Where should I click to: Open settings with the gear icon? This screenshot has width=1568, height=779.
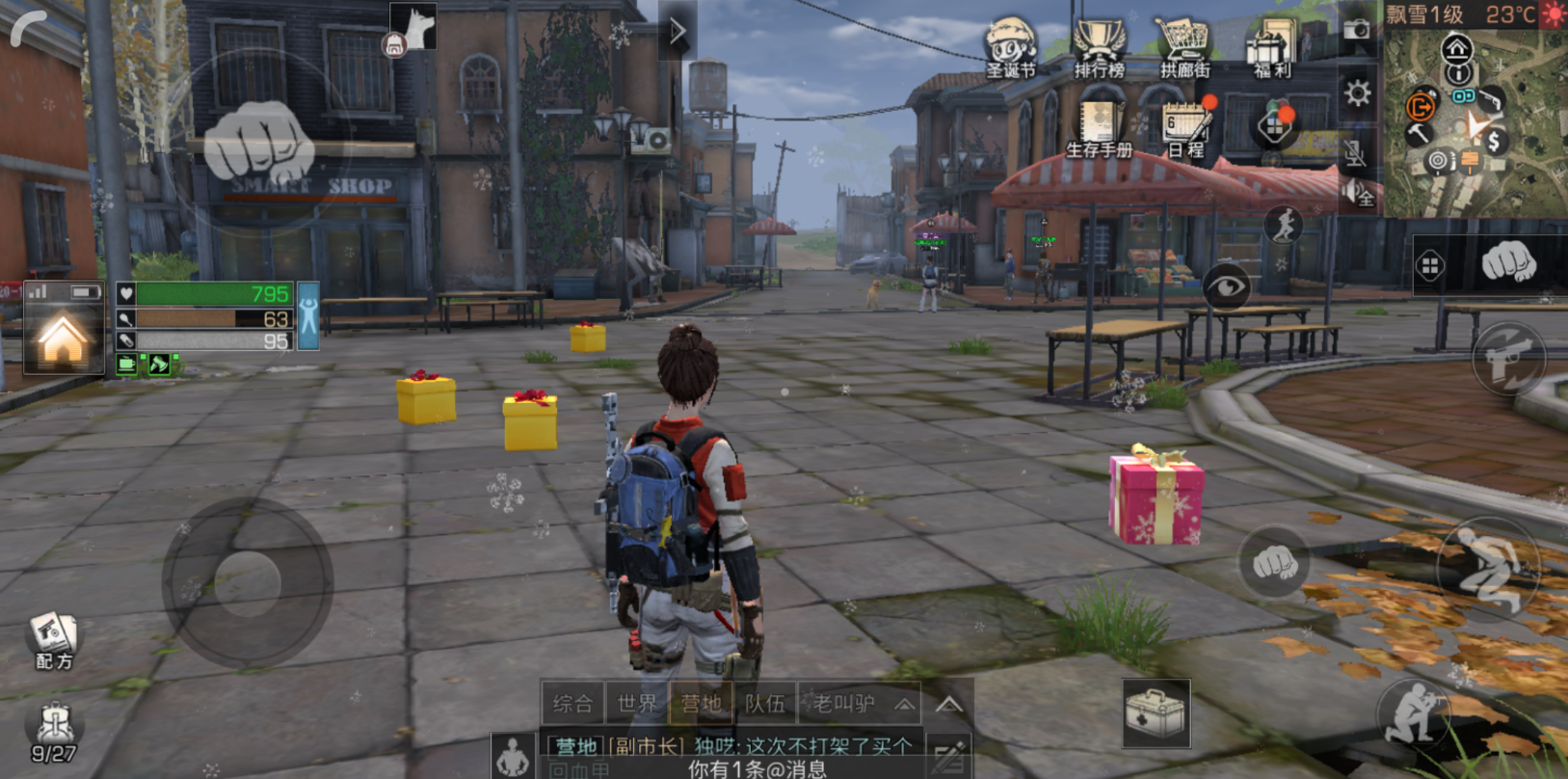(x=1357, y=93)
